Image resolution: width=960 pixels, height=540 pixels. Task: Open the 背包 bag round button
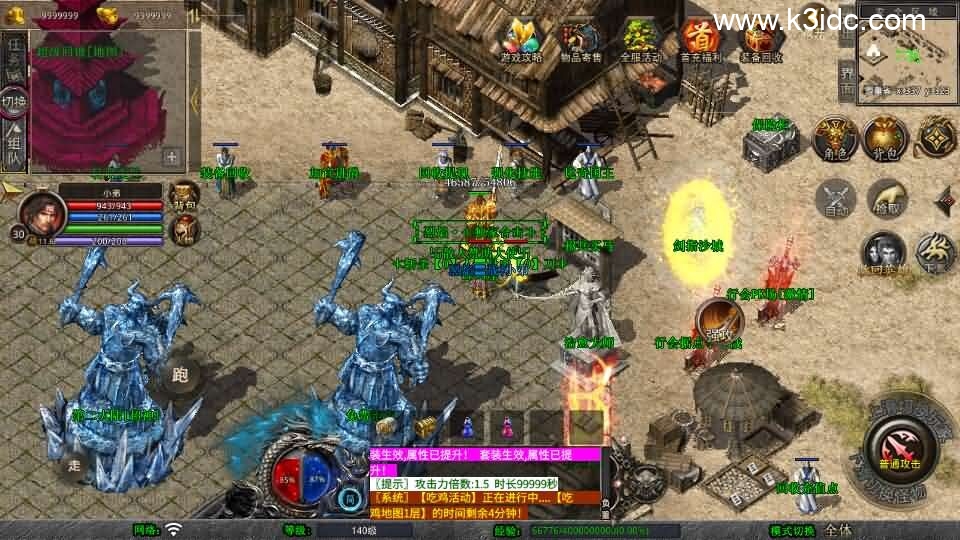884,138
